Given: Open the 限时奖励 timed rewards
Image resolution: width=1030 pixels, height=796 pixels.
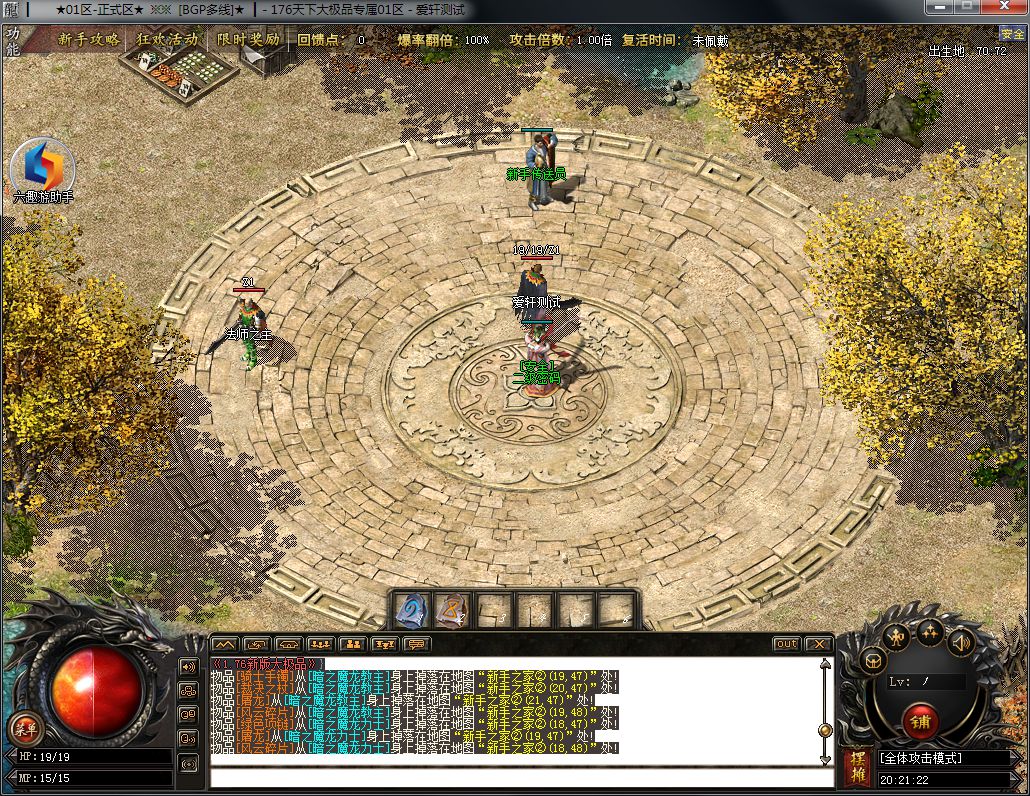Looking at the screenshot, I should pyautogui.click(x=248, y=40).
